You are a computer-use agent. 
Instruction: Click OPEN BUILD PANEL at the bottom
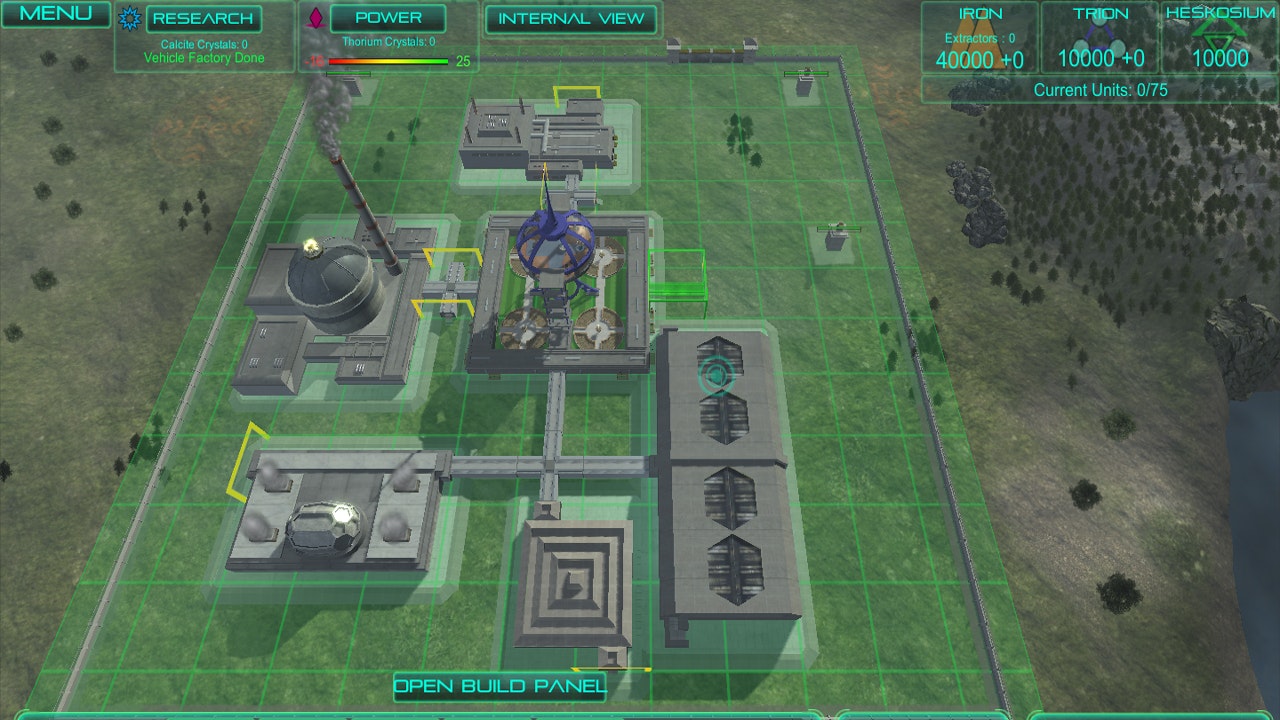pos(498,687)
